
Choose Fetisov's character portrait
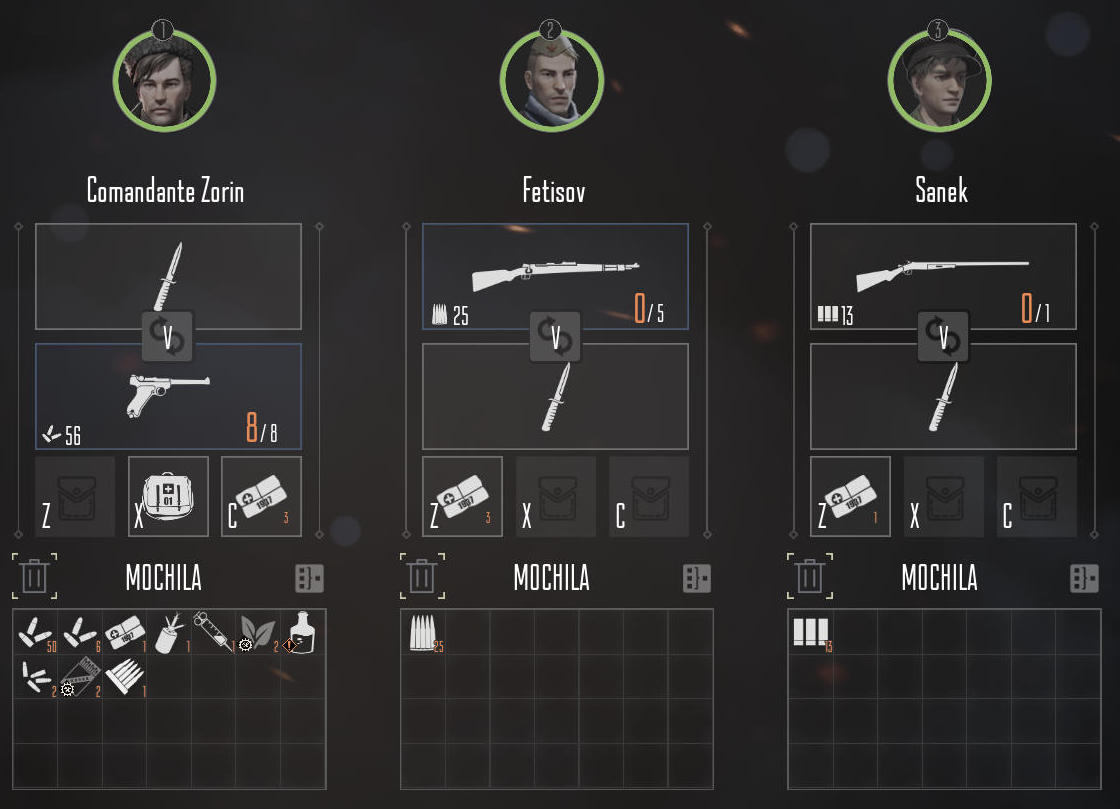pos(552,79)
